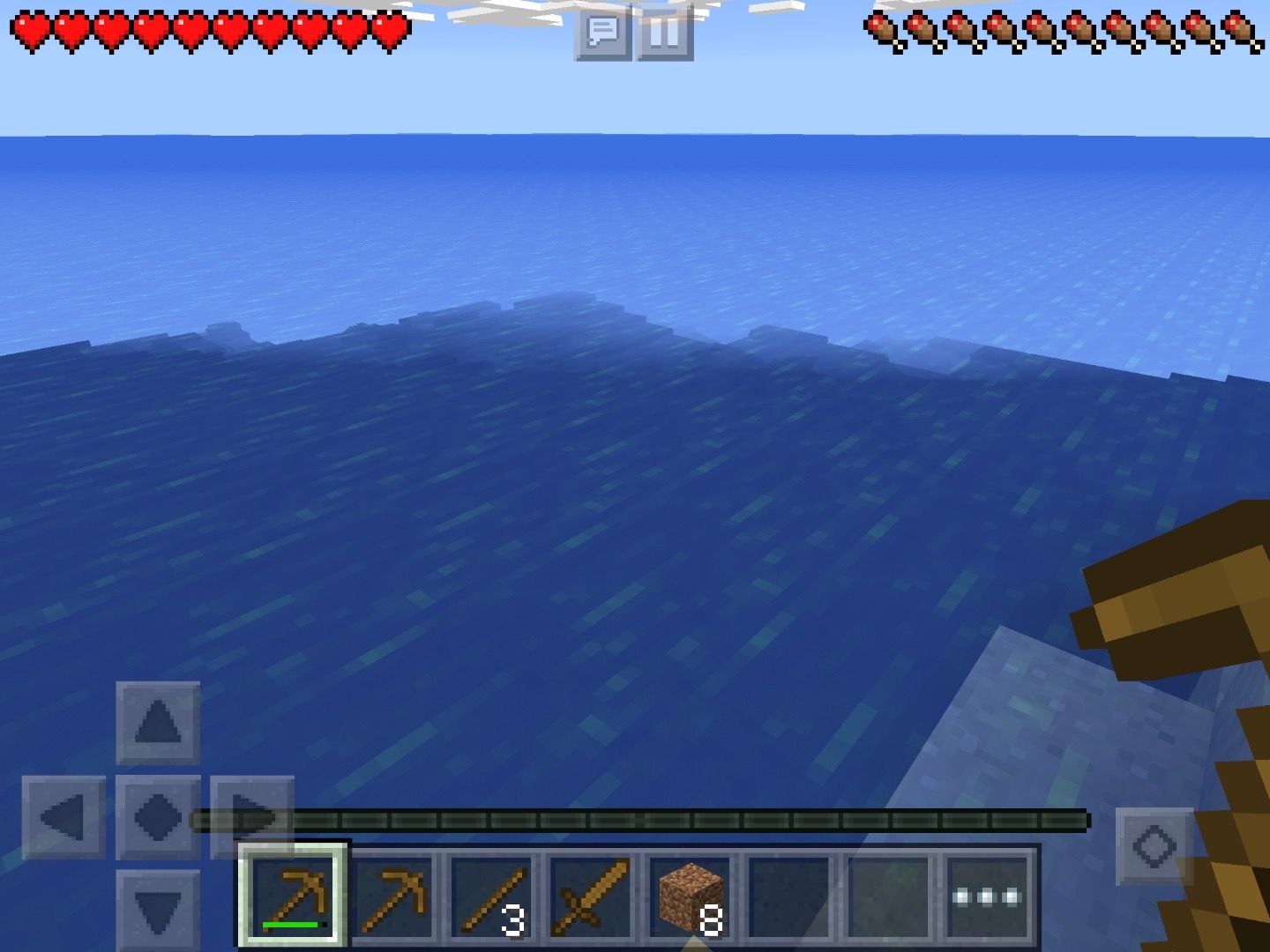Open the chat button
Screen dimensions: 1270x952
(602, 33)
